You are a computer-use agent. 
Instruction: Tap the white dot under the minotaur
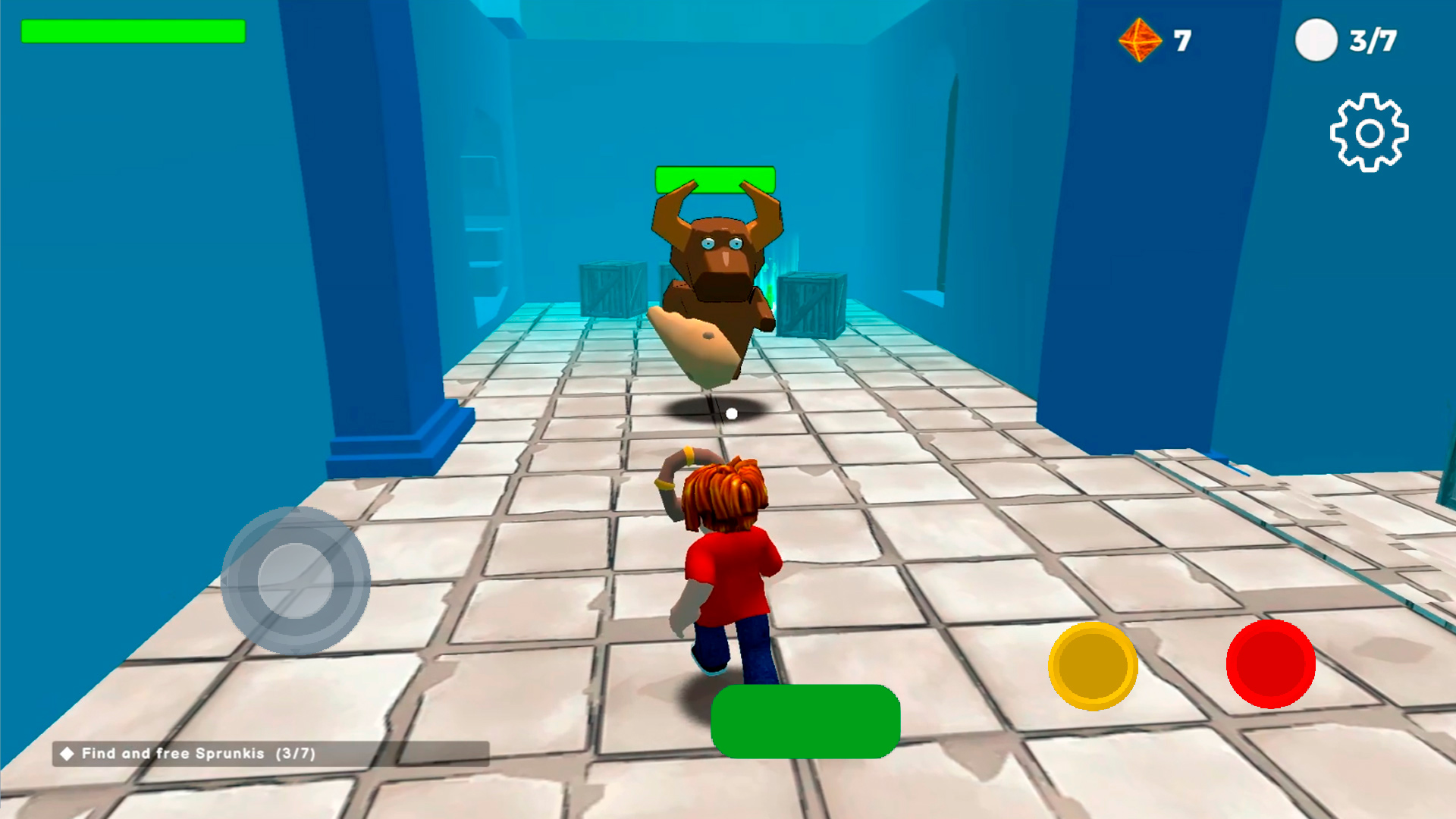coord(733,412)
